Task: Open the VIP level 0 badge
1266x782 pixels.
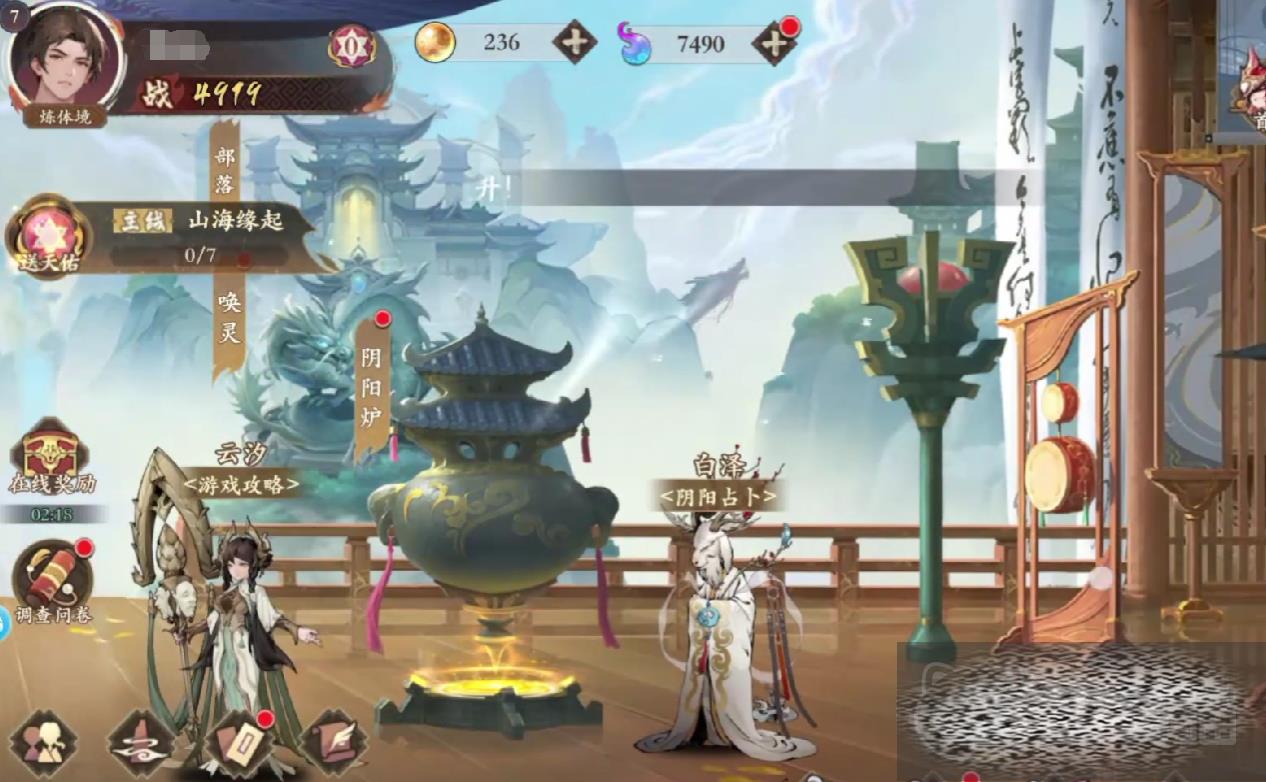Action: pos(352,46)
